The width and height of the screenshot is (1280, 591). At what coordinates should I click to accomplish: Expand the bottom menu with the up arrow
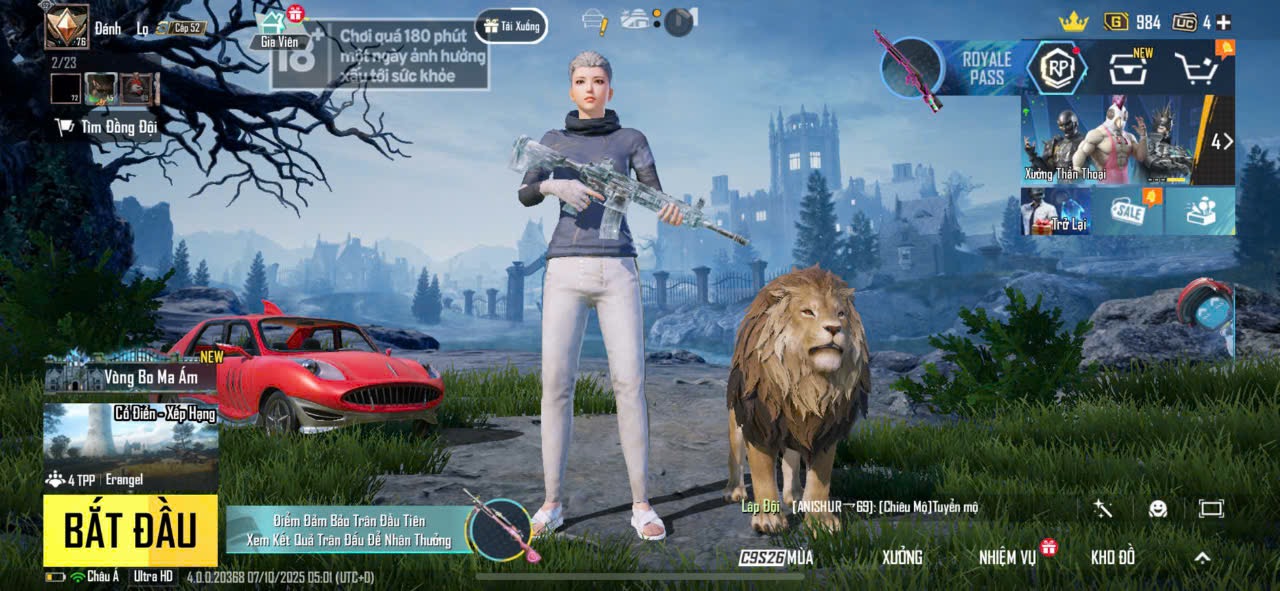point(1202,557)
